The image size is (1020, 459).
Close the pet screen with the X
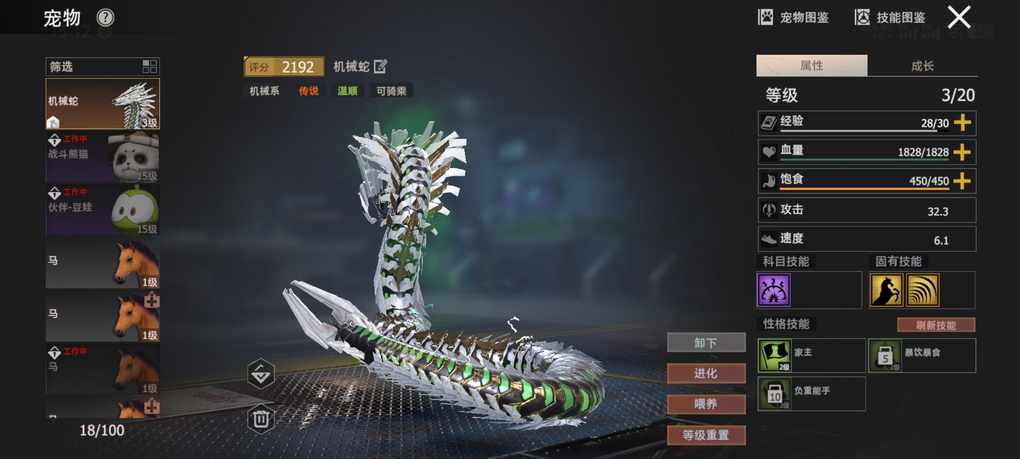[x=959, y=17]
